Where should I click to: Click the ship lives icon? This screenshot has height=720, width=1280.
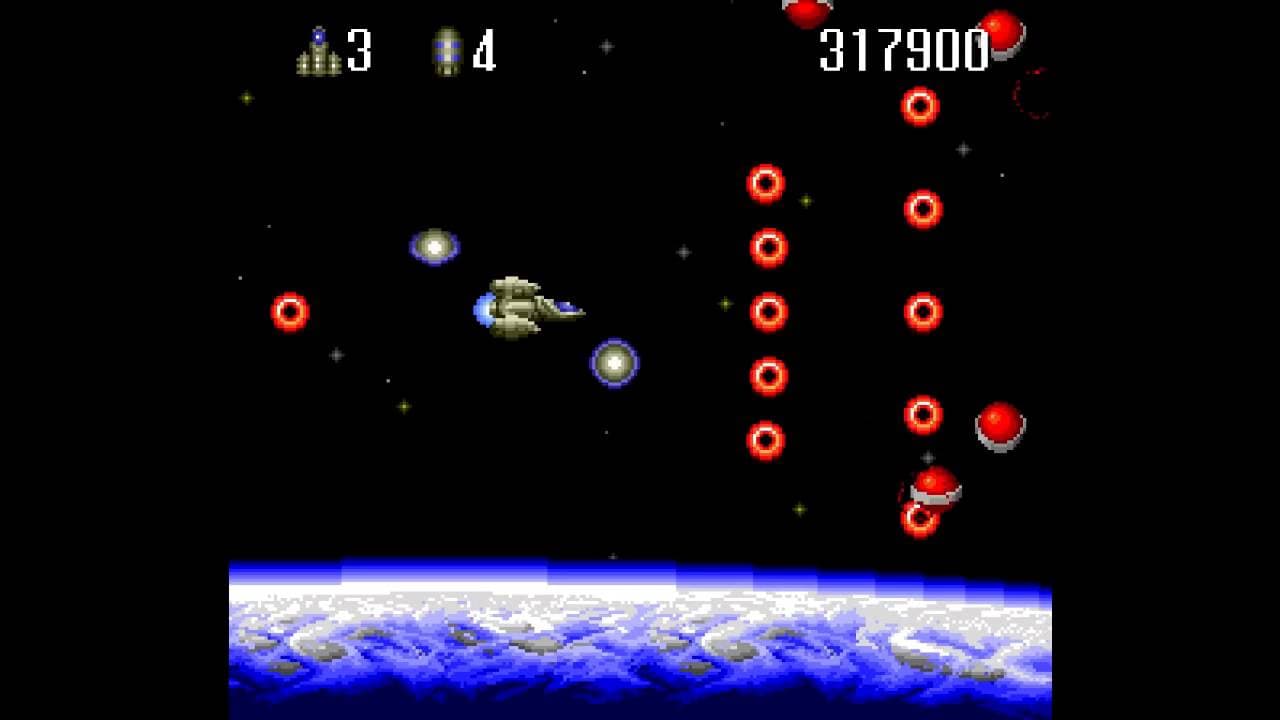tap(318, 52)
